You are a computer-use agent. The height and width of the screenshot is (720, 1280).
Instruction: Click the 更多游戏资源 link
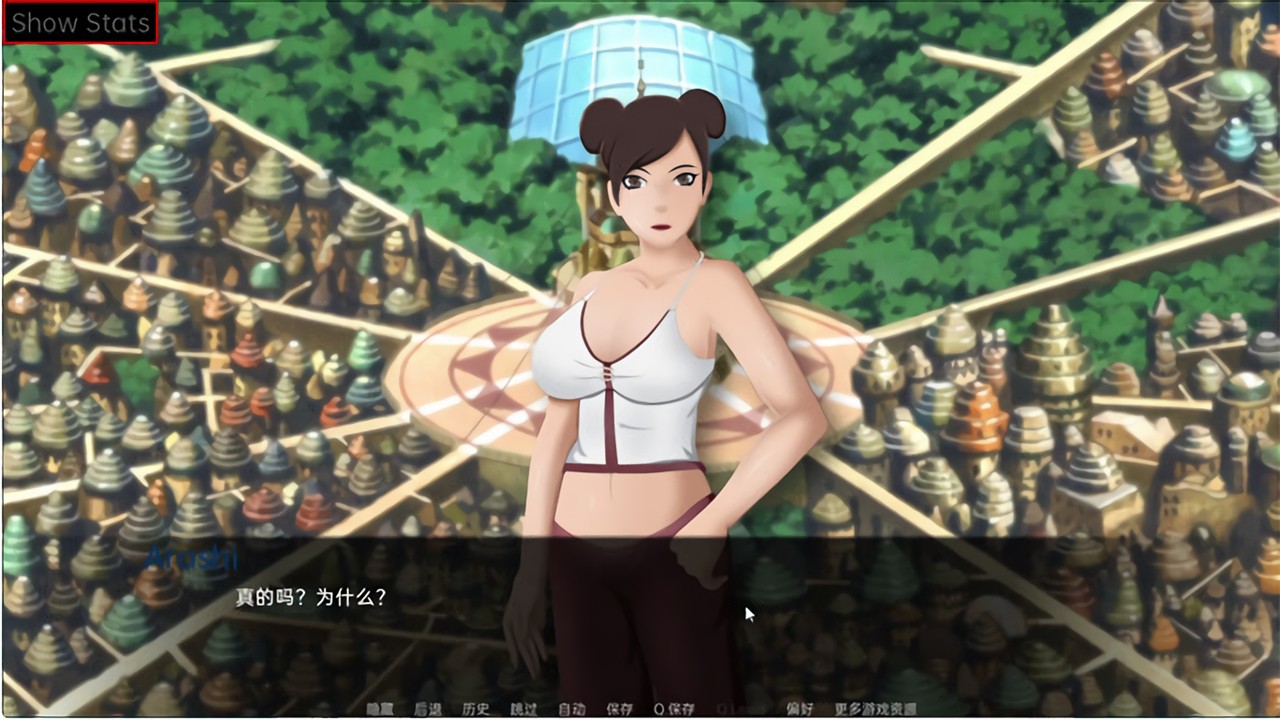(875, 709)
